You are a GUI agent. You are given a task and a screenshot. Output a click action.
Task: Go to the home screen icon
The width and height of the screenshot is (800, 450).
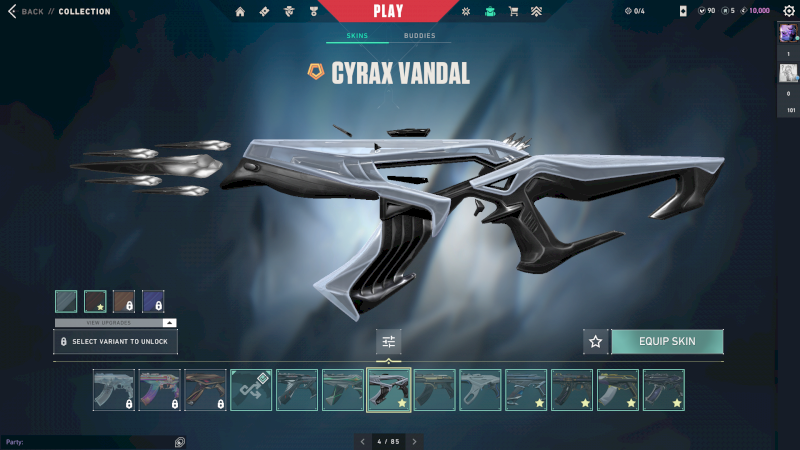tap(240, 12)
